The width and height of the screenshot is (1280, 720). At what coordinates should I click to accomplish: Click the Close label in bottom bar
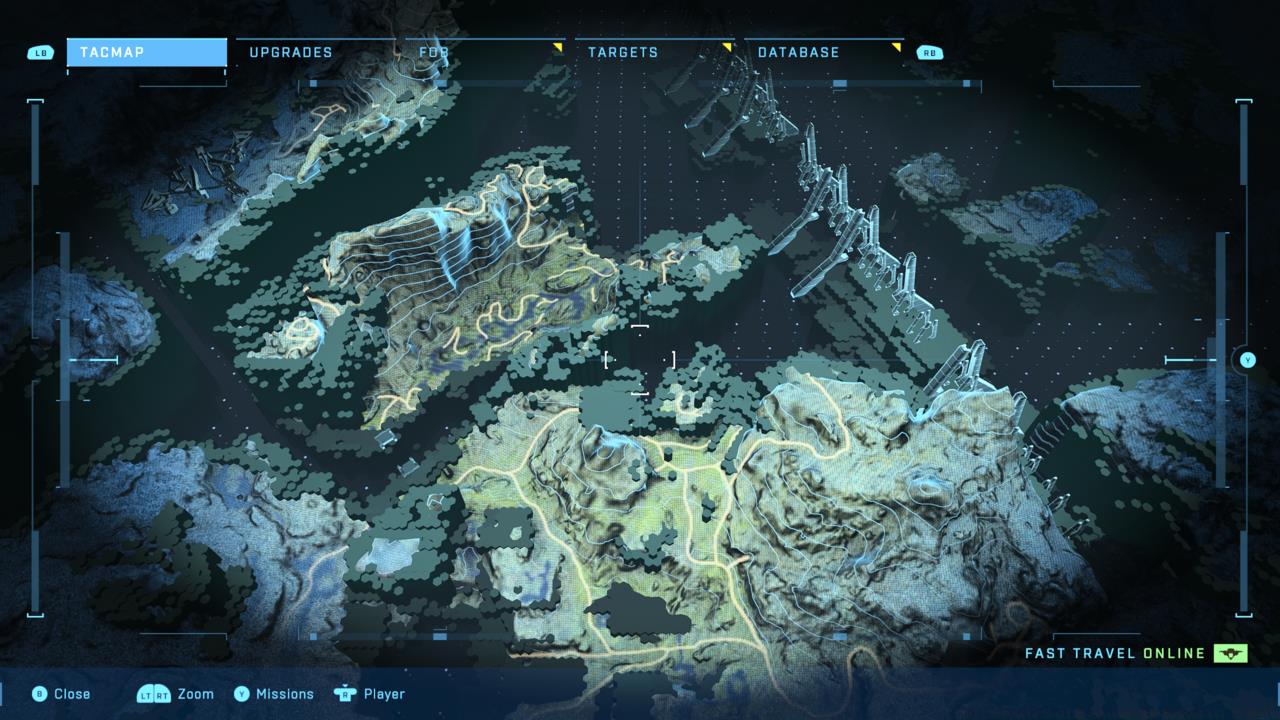pyautogui.click(x=70, y=694)
